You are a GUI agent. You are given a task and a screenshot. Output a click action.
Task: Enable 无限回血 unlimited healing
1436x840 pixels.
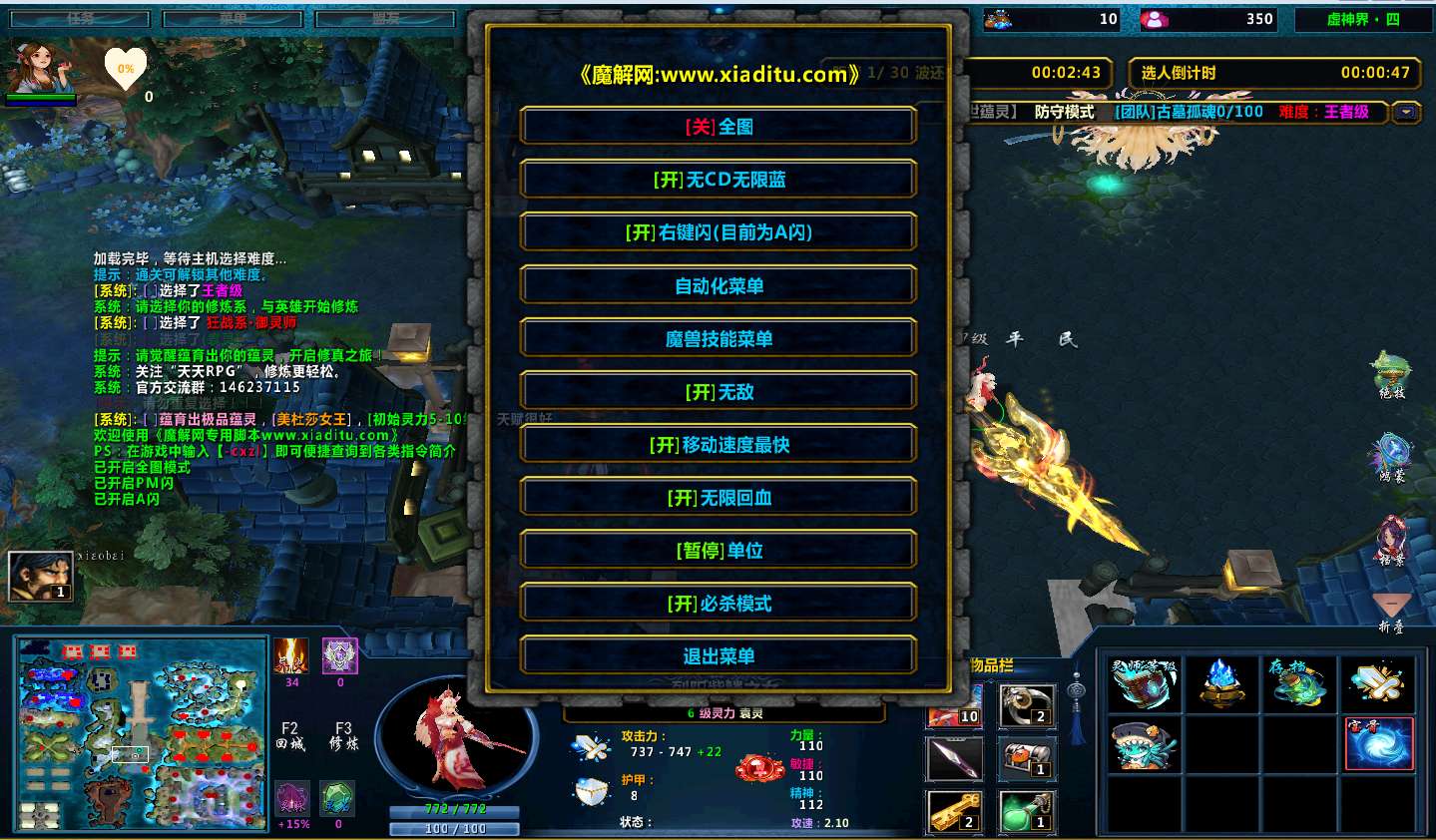(718, 498)
